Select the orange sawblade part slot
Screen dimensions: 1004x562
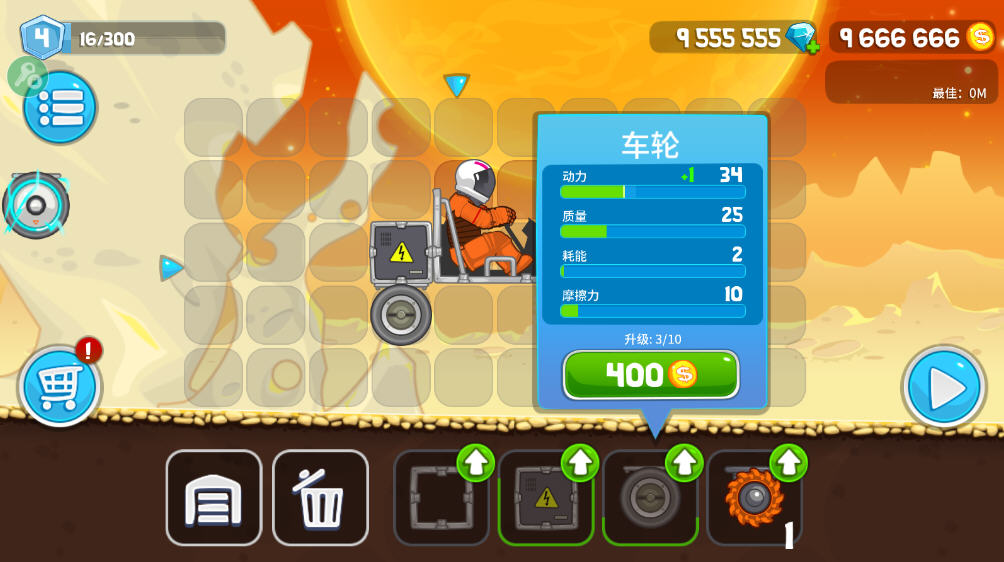point(754,497)
